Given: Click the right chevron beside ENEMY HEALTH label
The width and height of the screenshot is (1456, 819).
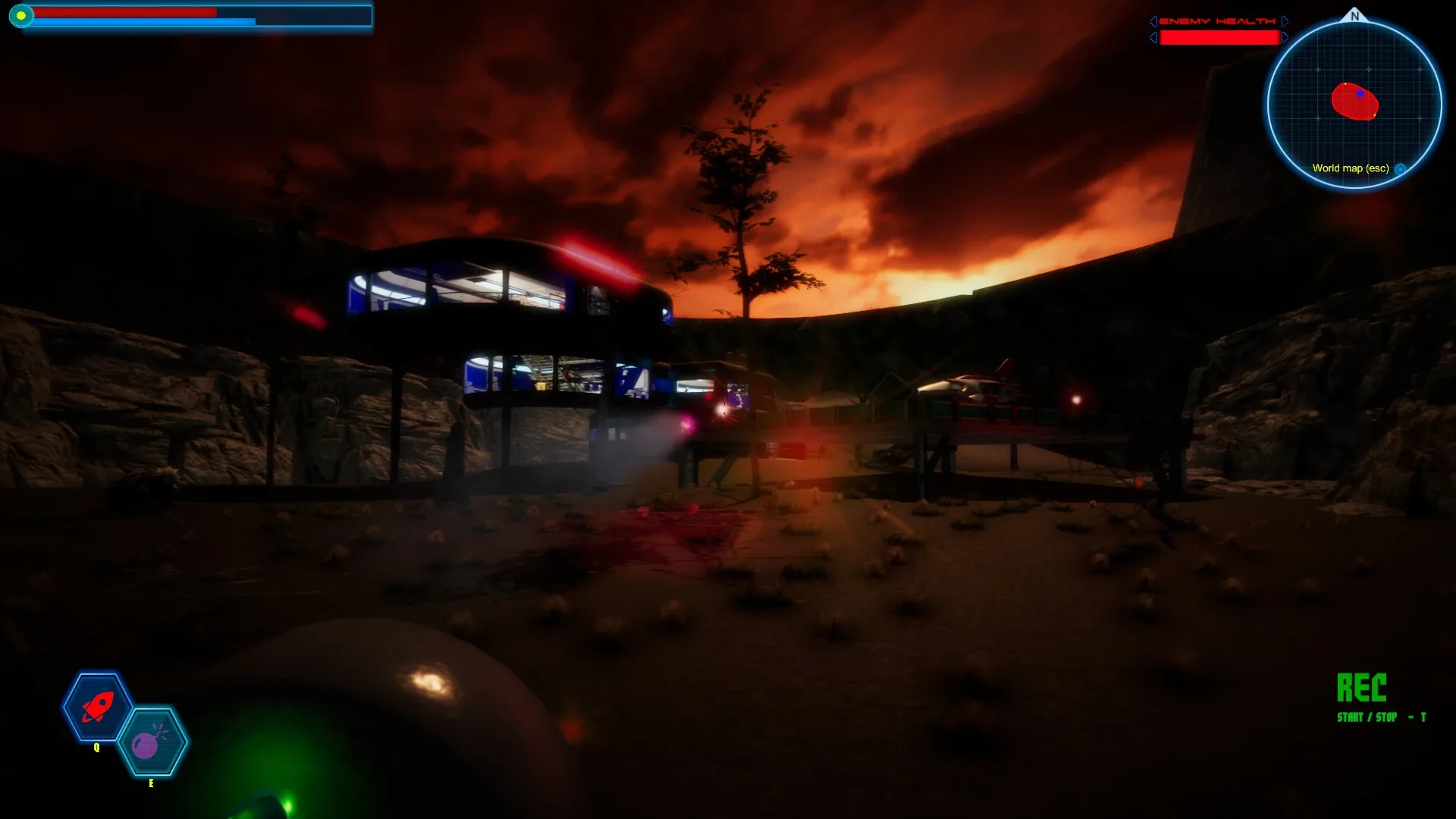Looking at the screenshot, I should click(x=1283, y=21).
